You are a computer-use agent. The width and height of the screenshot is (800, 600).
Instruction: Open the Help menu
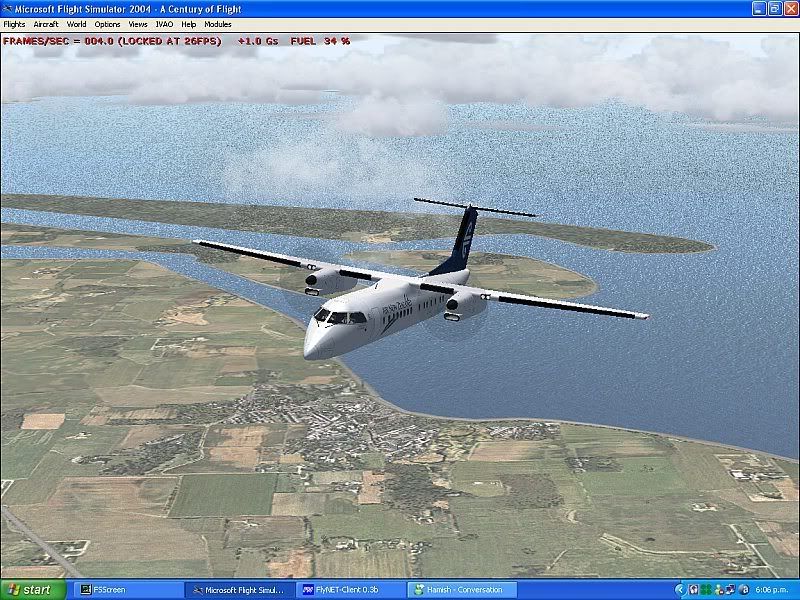click(x=189, y=24)
